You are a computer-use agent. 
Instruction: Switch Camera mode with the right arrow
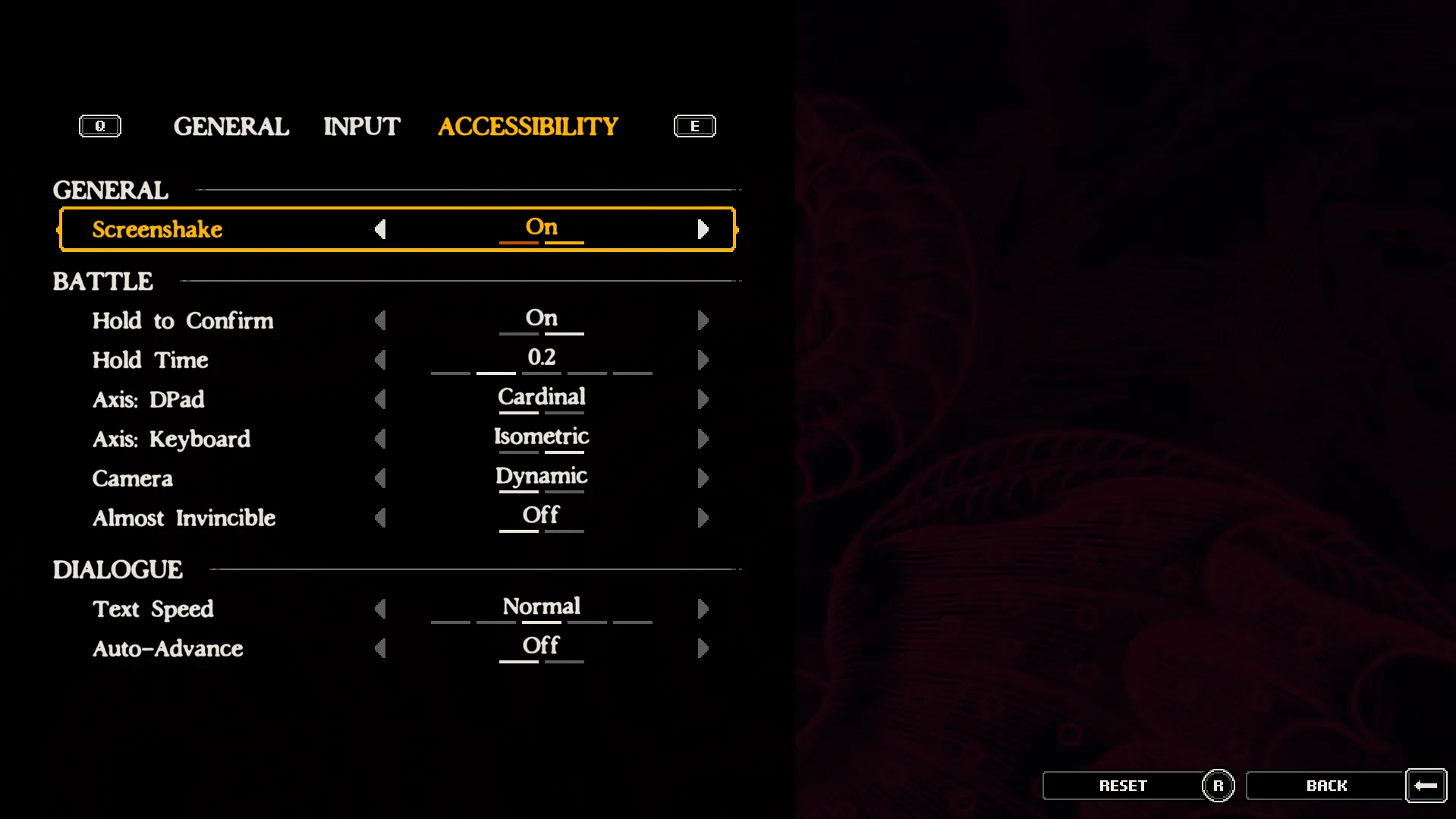click(x=703, y=478)
